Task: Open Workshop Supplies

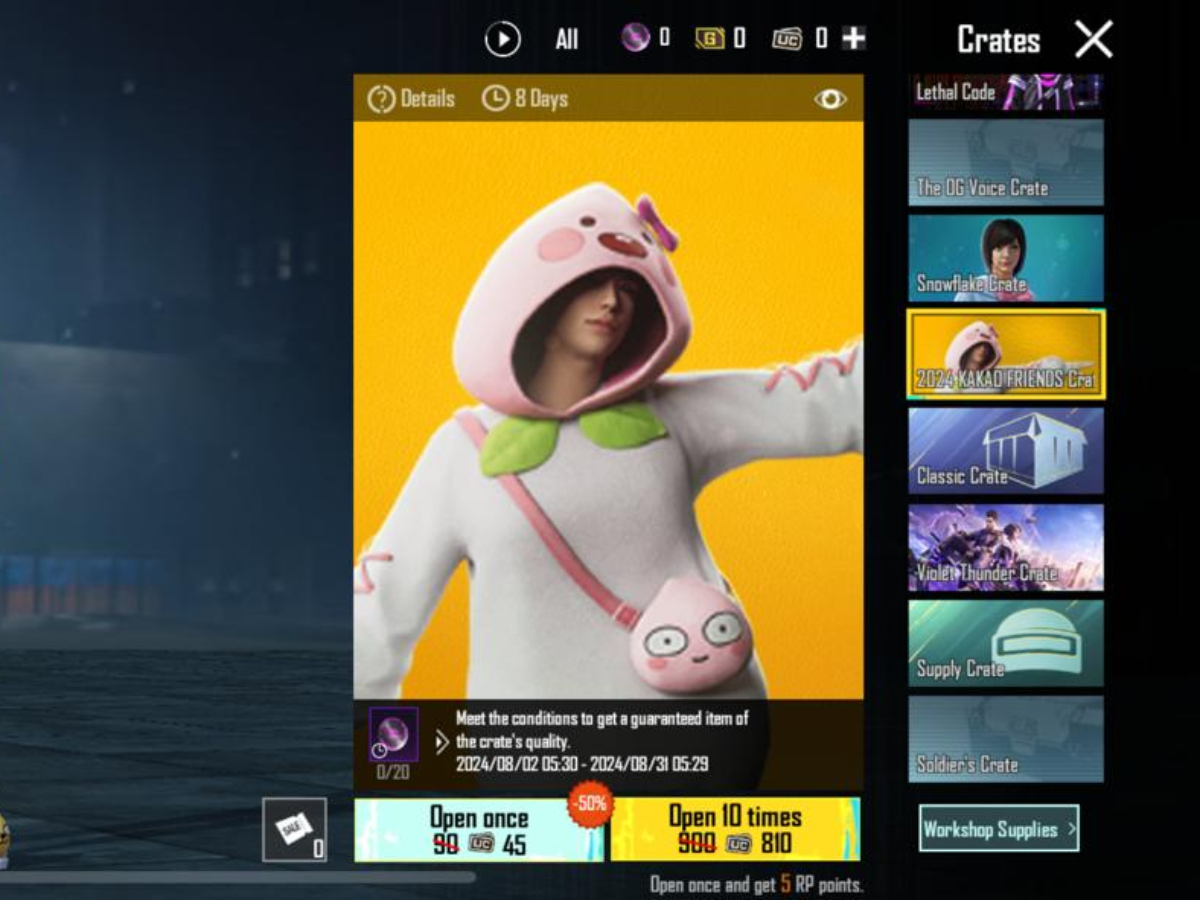Action: 998,828
